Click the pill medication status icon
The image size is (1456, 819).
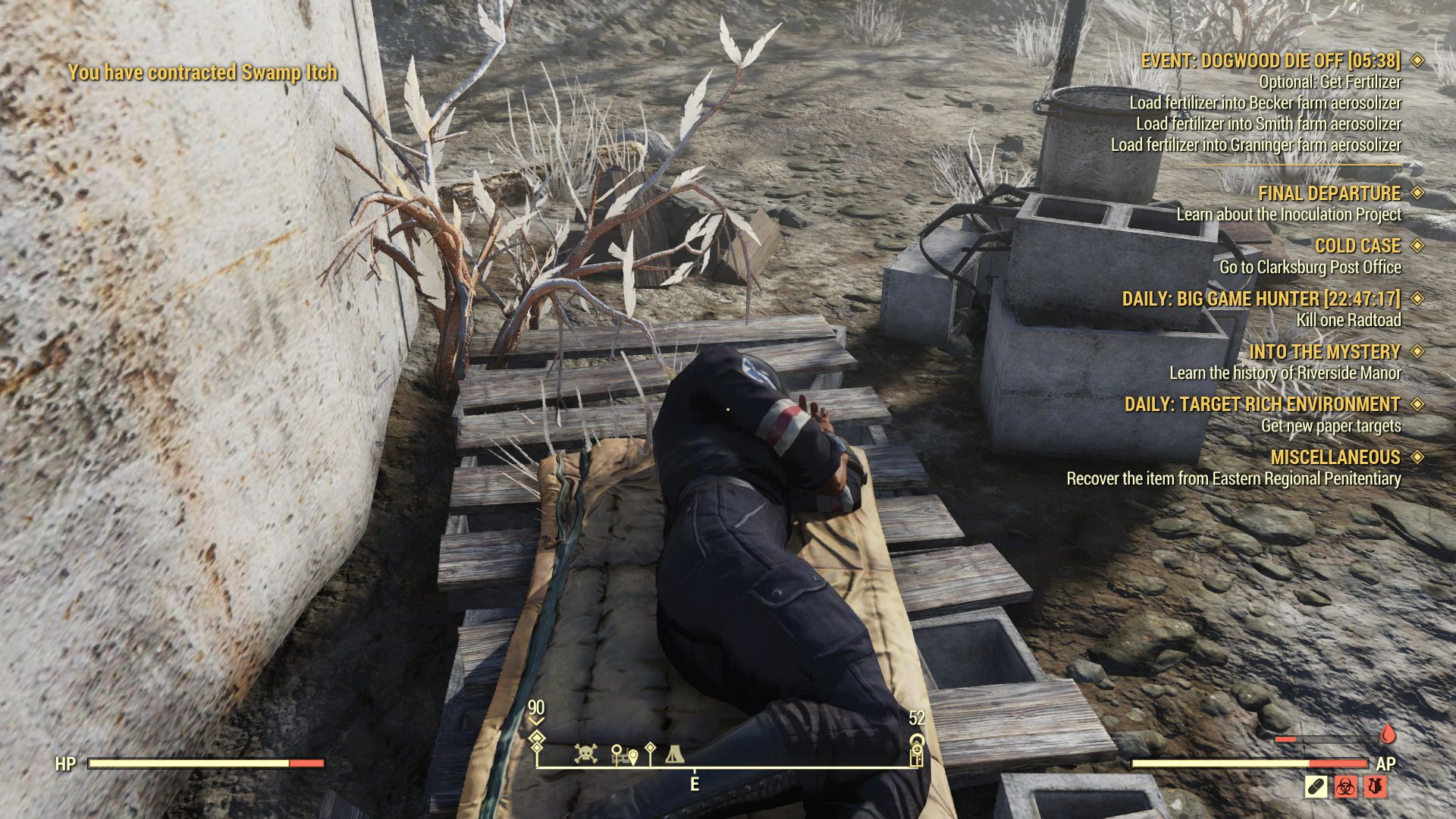[x=1315, y=786]
